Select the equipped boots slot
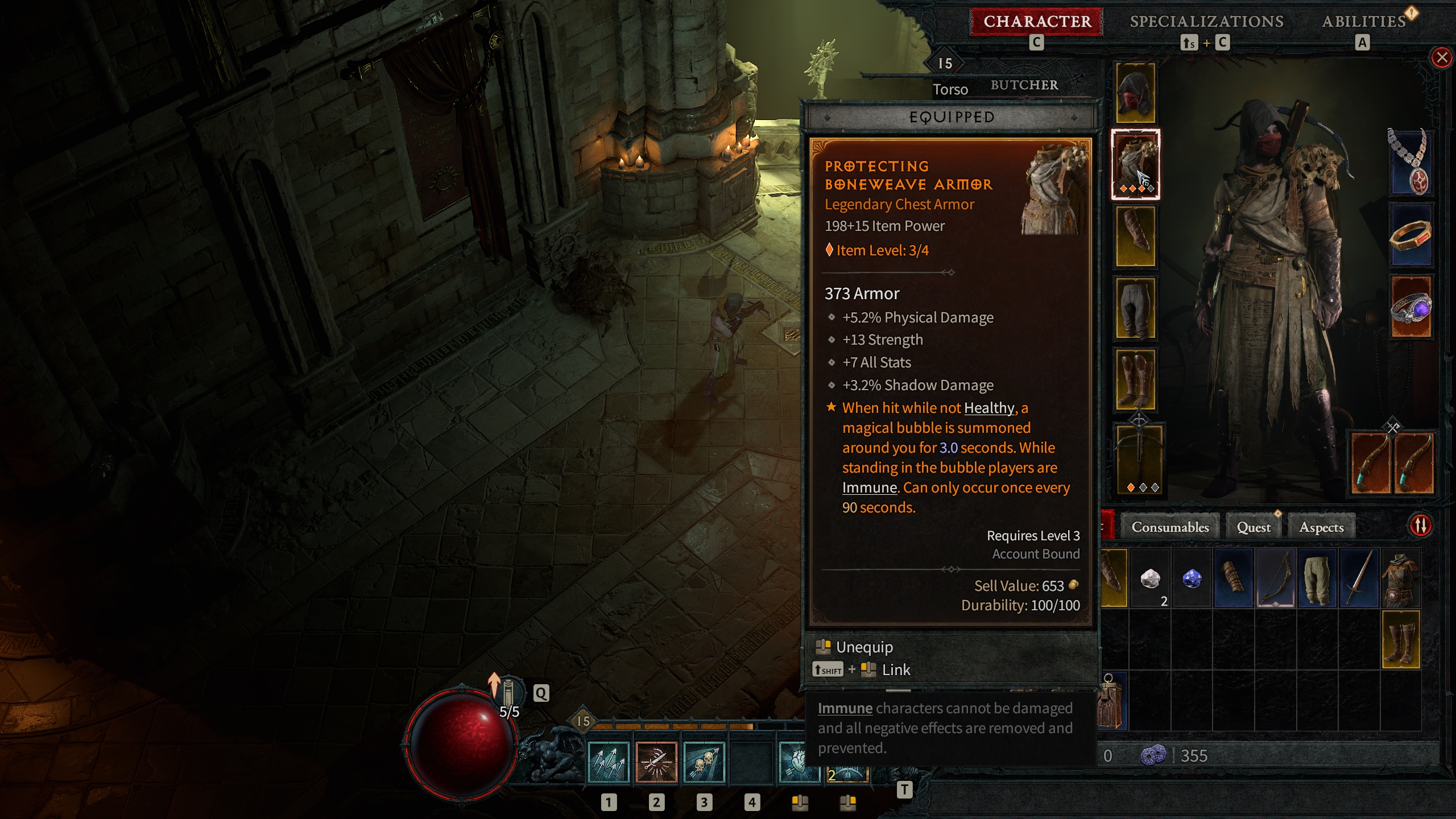1456x819 pixels. (x=1135, y=379)
